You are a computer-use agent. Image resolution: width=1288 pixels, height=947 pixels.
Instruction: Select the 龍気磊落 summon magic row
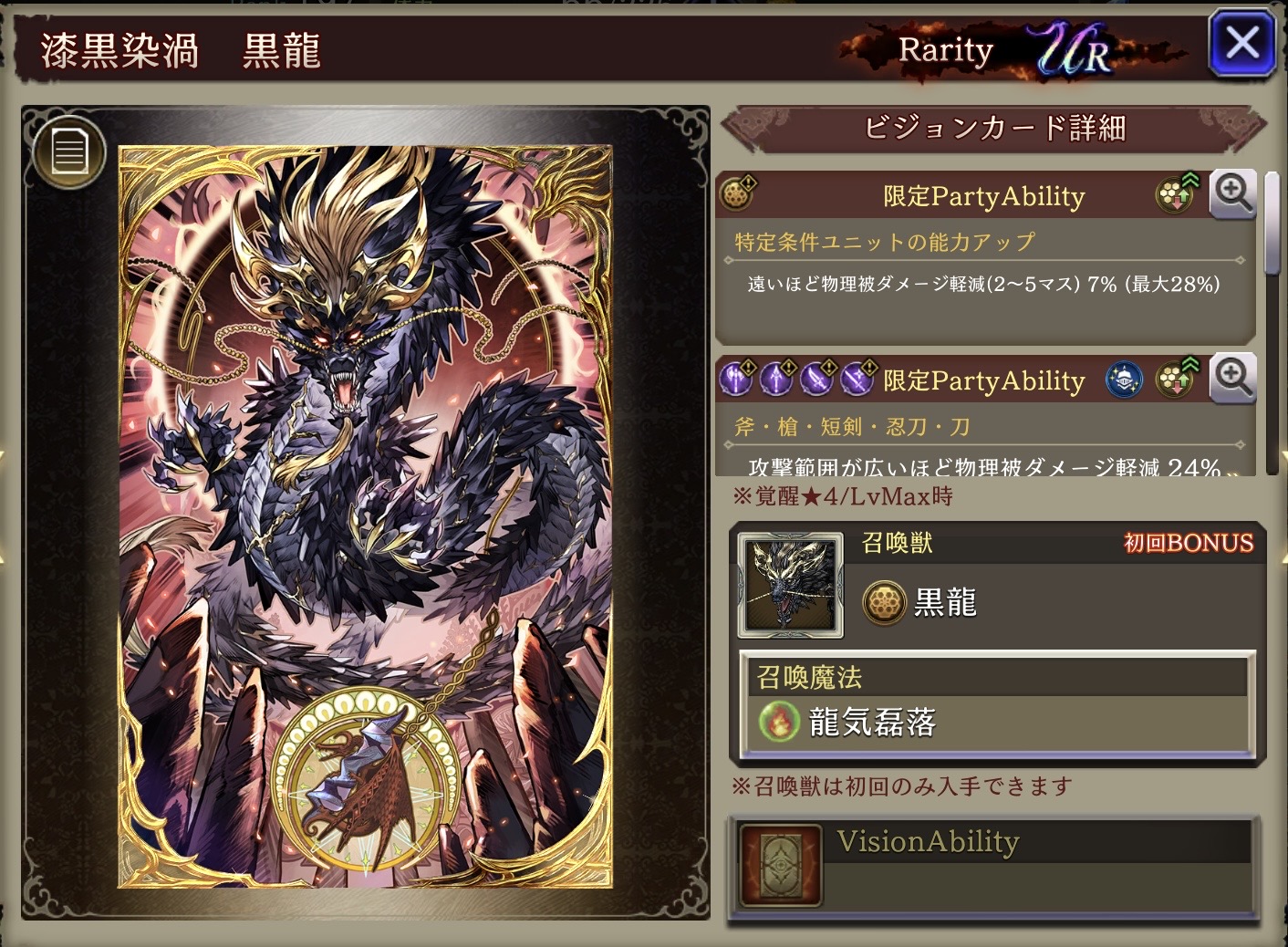(997, 722)
